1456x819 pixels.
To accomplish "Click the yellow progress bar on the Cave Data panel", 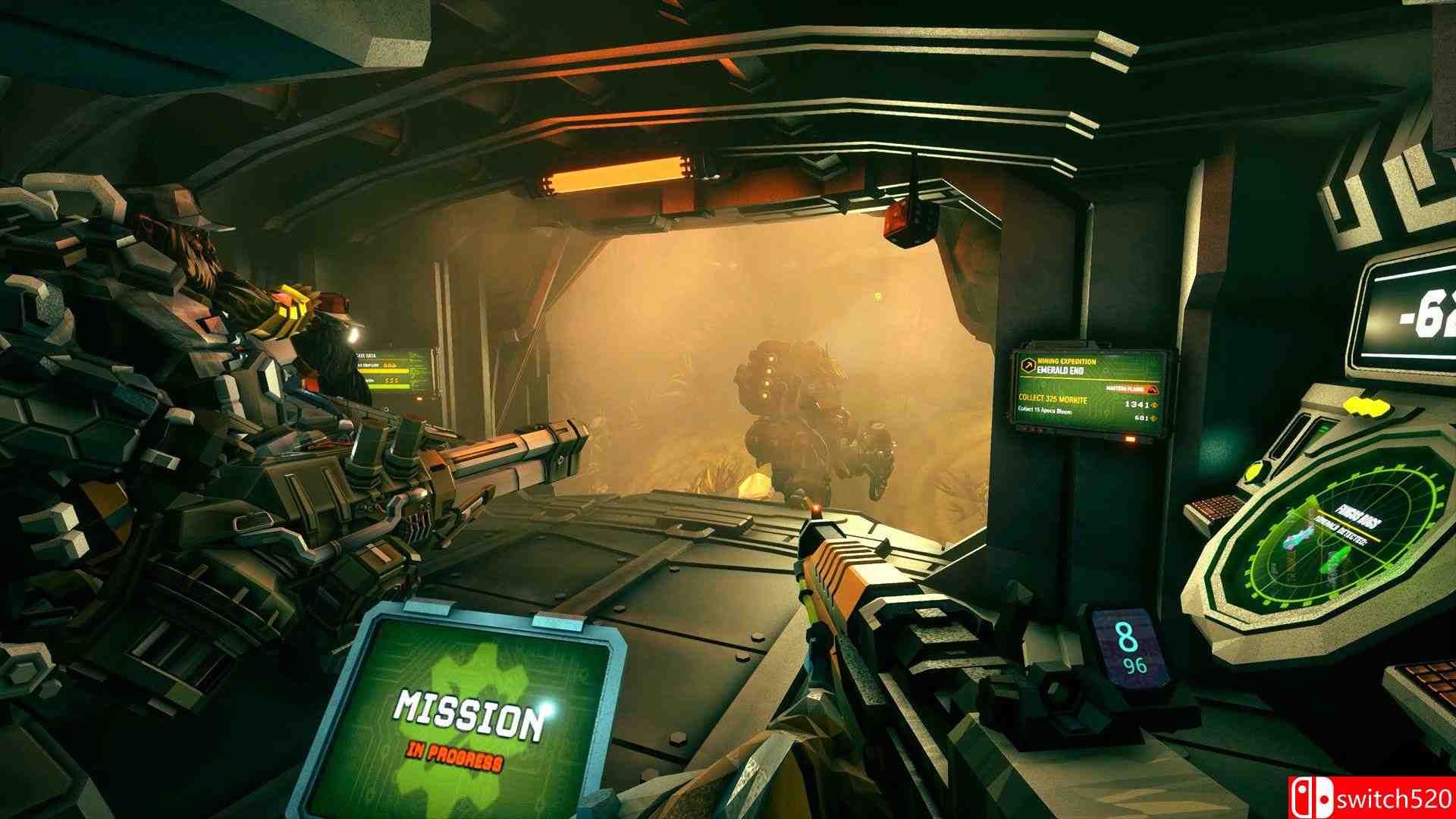I will 384,371.
